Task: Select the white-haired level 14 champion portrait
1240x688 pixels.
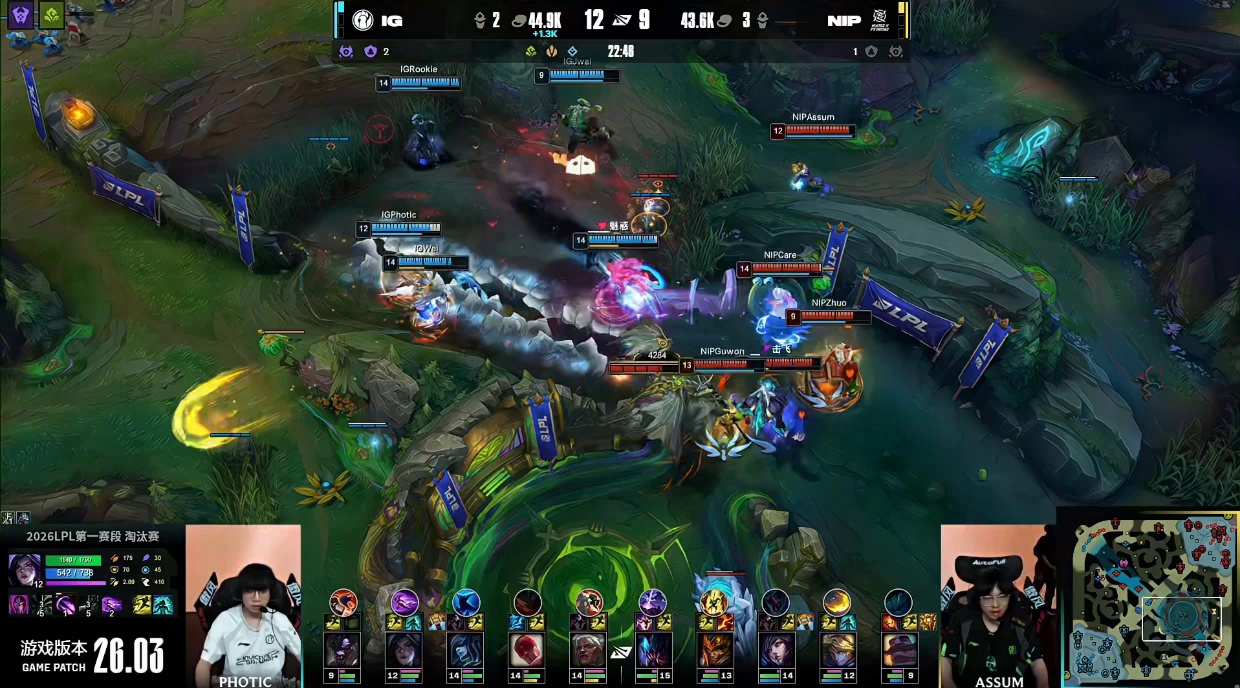Action: click(589, 650)
